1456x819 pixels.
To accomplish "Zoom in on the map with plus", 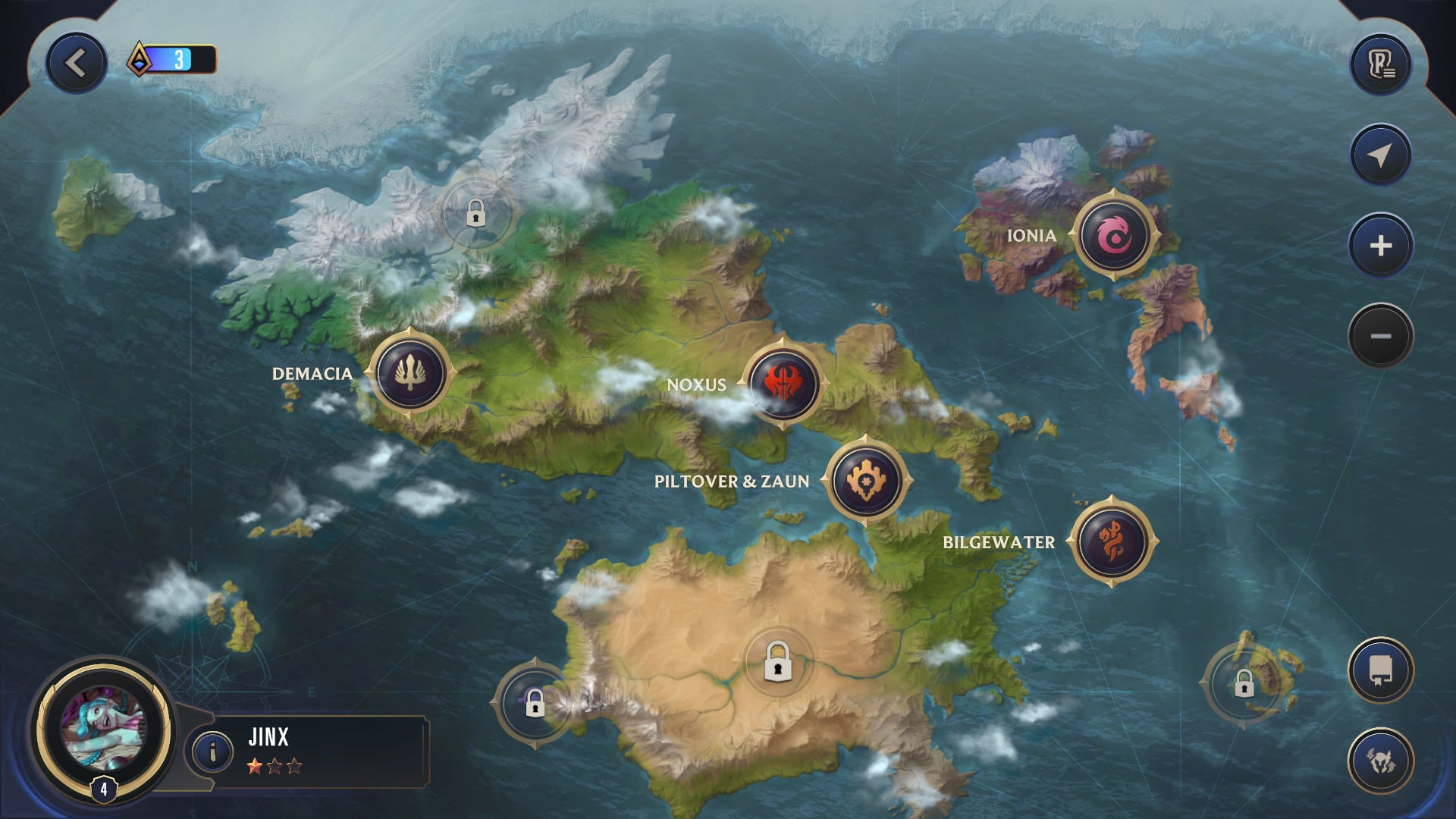I will (x=1380, y=246).
